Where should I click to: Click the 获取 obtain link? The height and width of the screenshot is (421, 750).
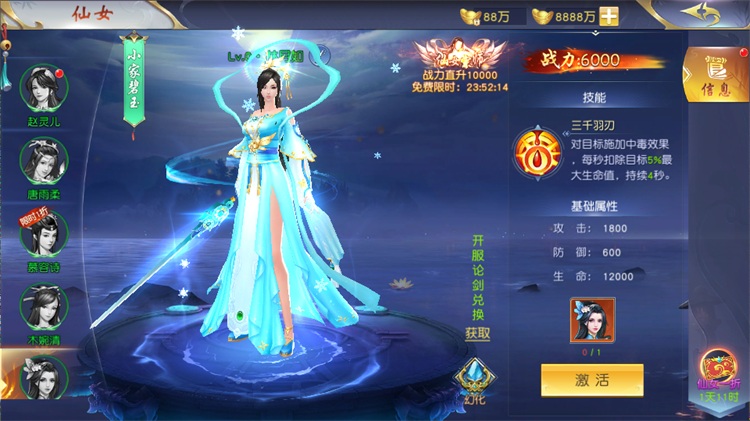478,333
